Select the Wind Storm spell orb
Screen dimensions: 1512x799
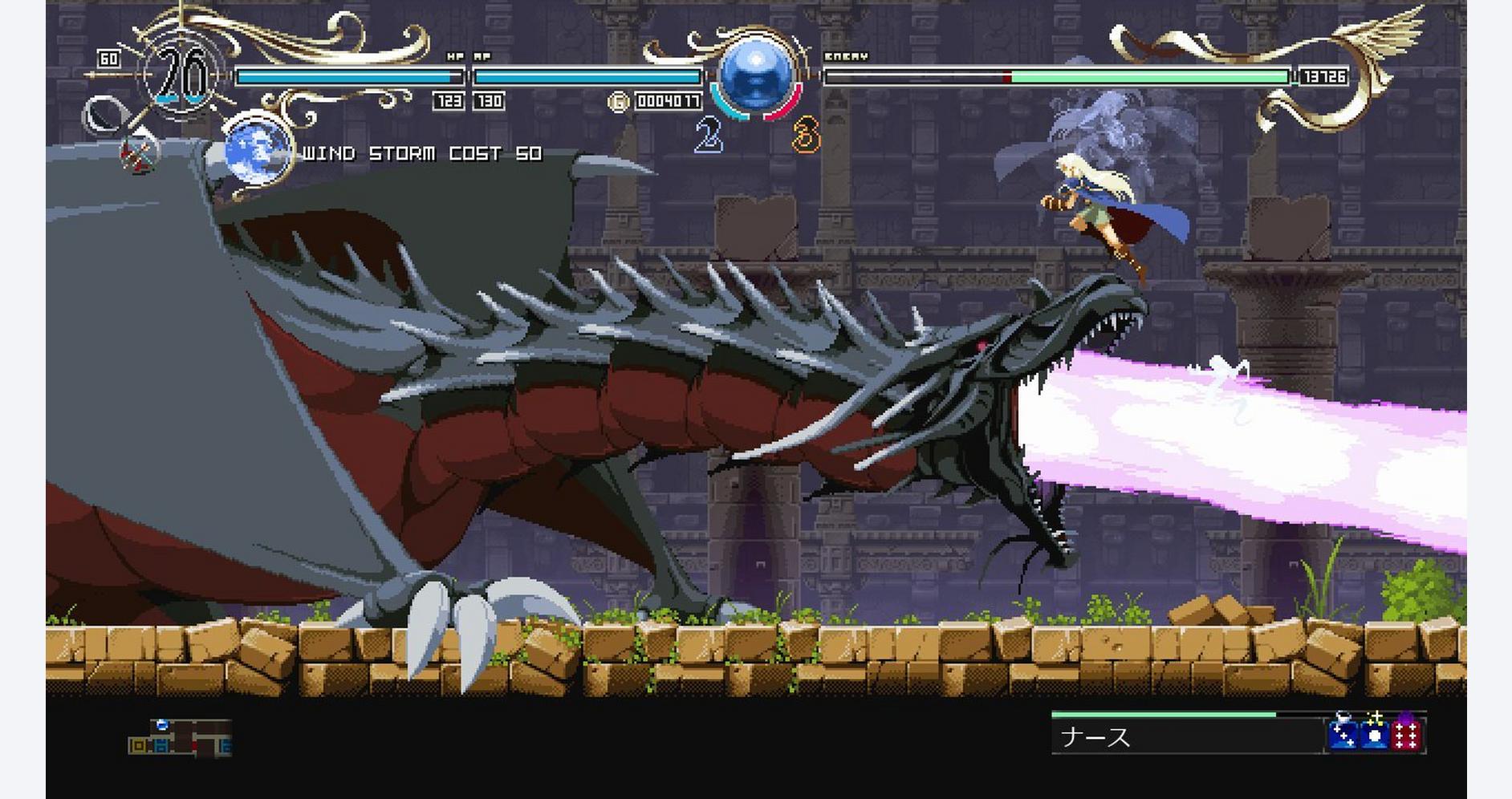pos(255,150)
